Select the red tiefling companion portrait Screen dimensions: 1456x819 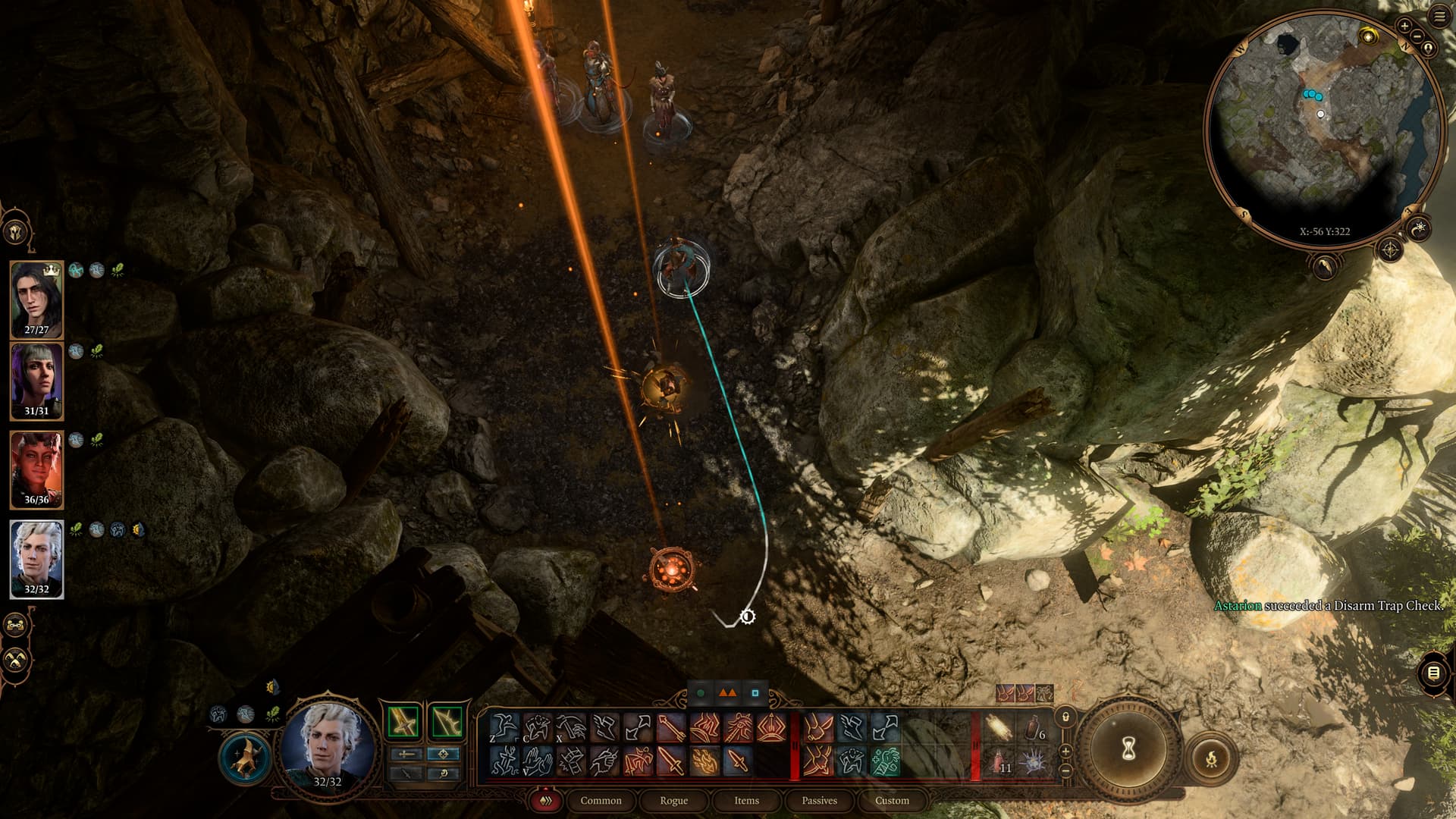[x=36, y=468]
